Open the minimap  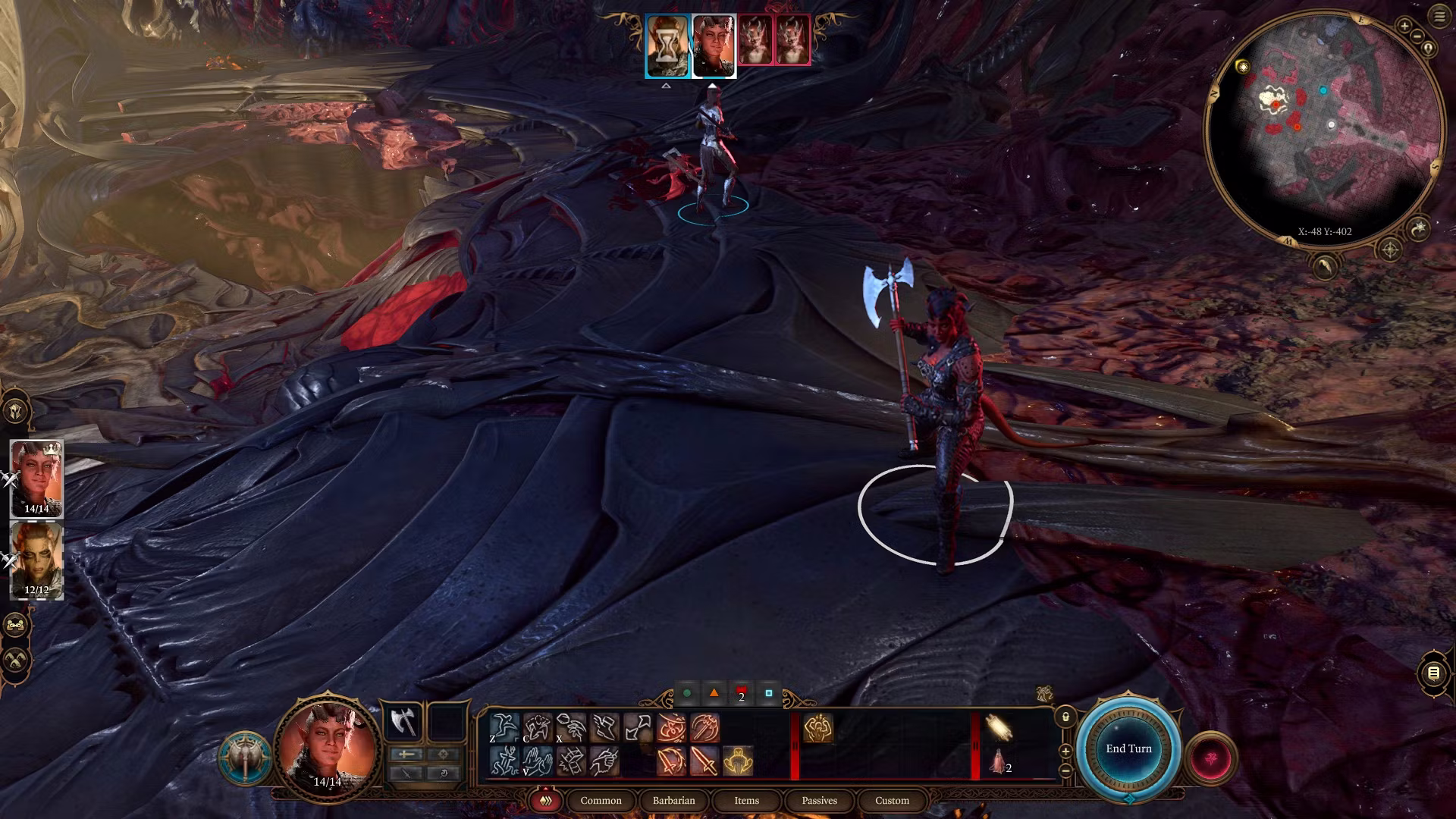(1323, 125)
